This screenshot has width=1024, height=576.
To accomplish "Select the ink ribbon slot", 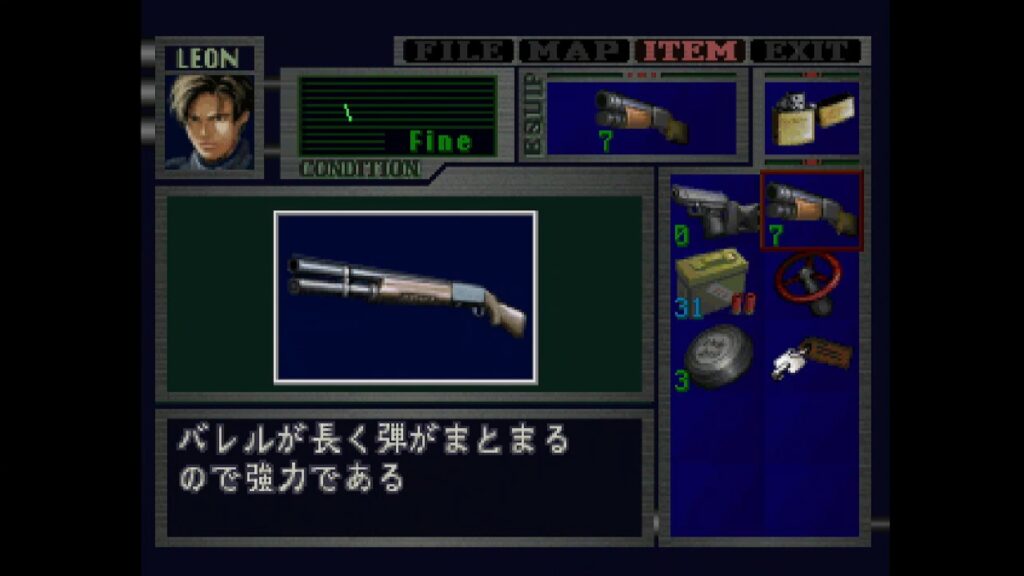I will point(714,357).
